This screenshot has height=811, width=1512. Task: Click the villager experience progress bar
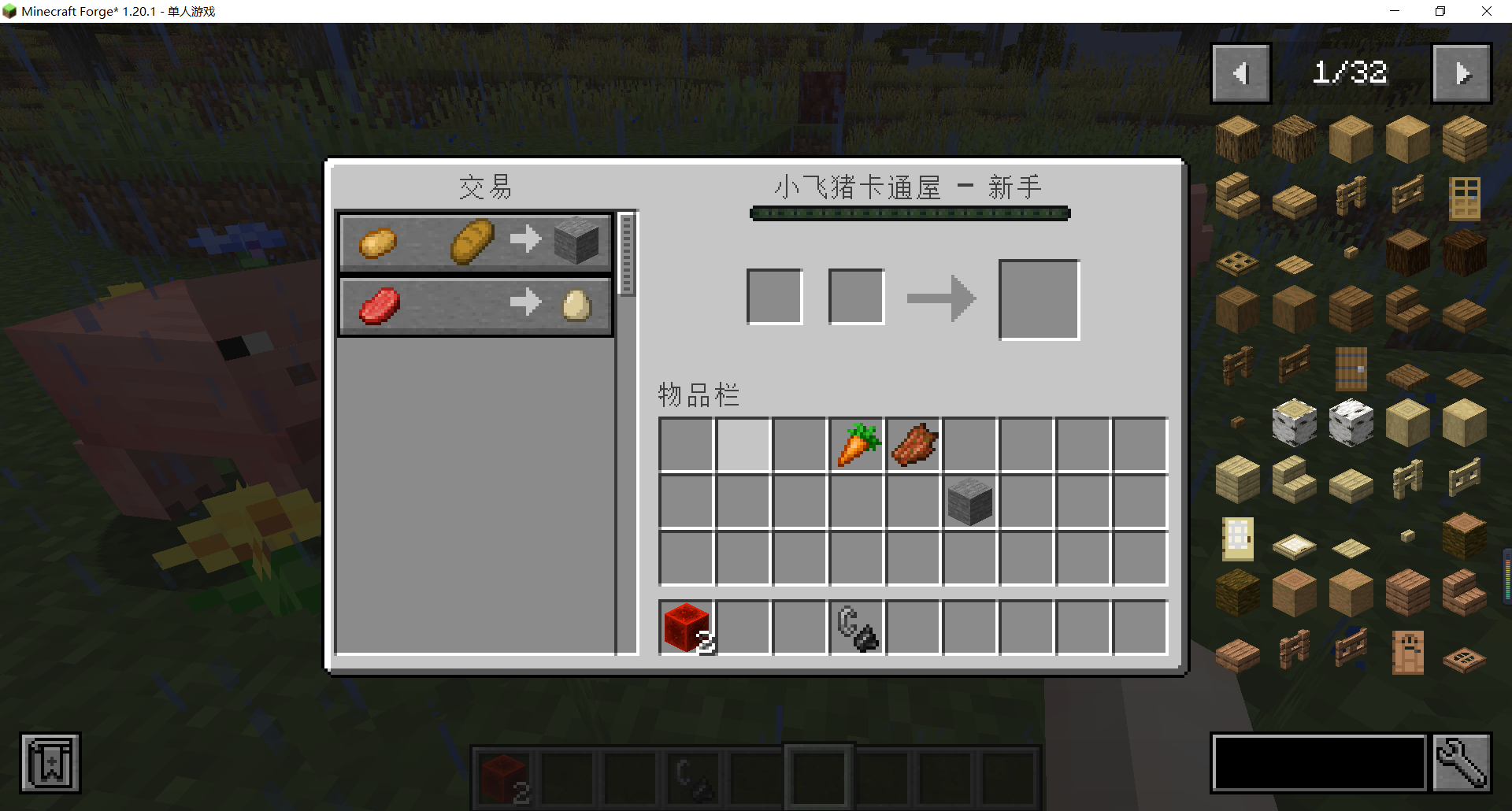910,213
